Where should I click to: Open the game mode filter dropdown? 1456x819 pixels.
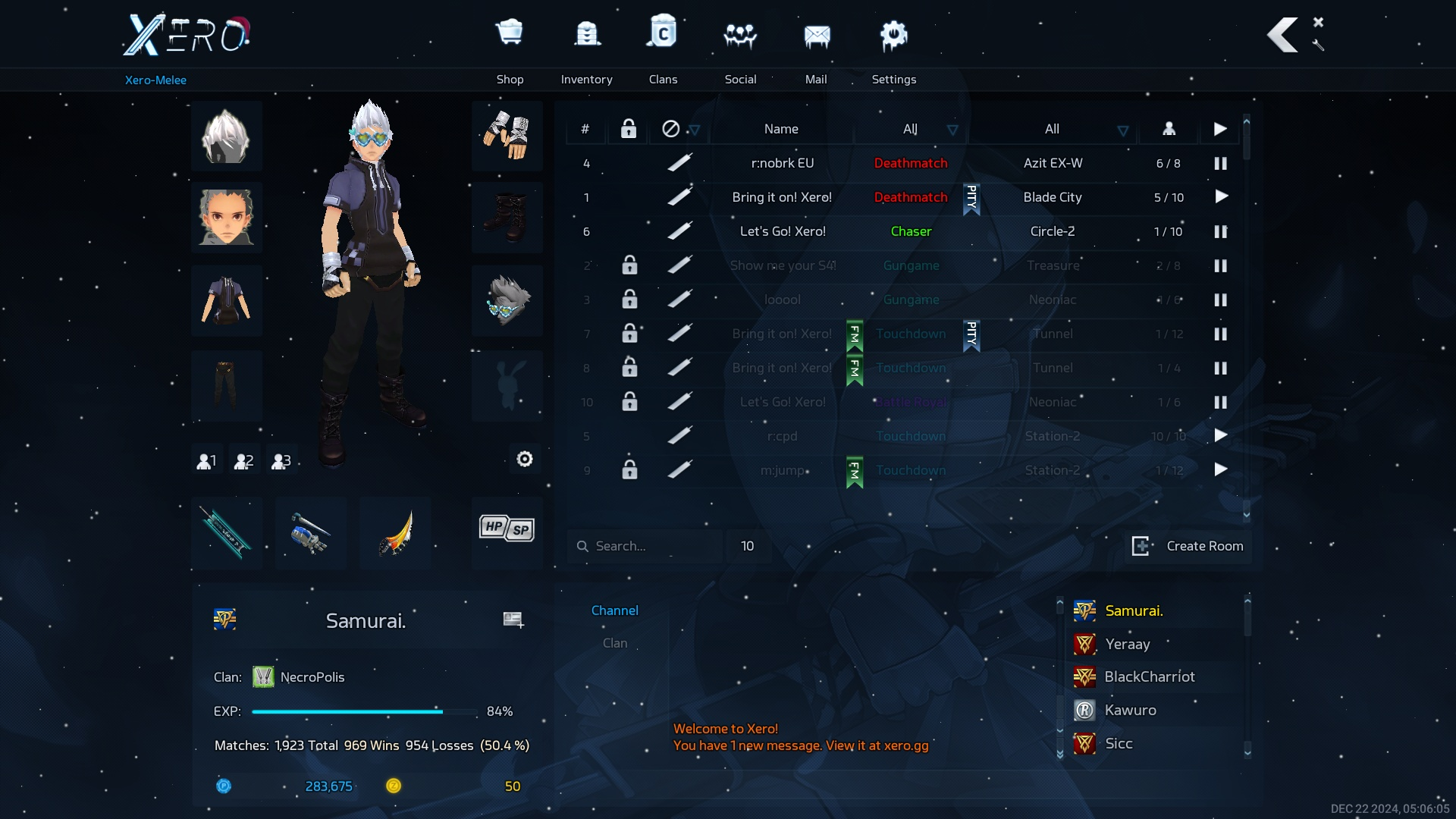click(x=952, y=130)
